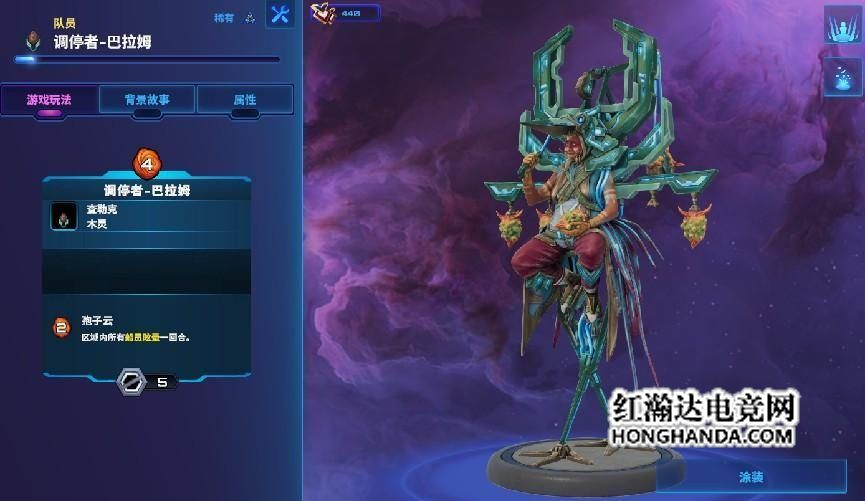
Task: Click the 涂装 skin button
Action: [x=748, y=477]
